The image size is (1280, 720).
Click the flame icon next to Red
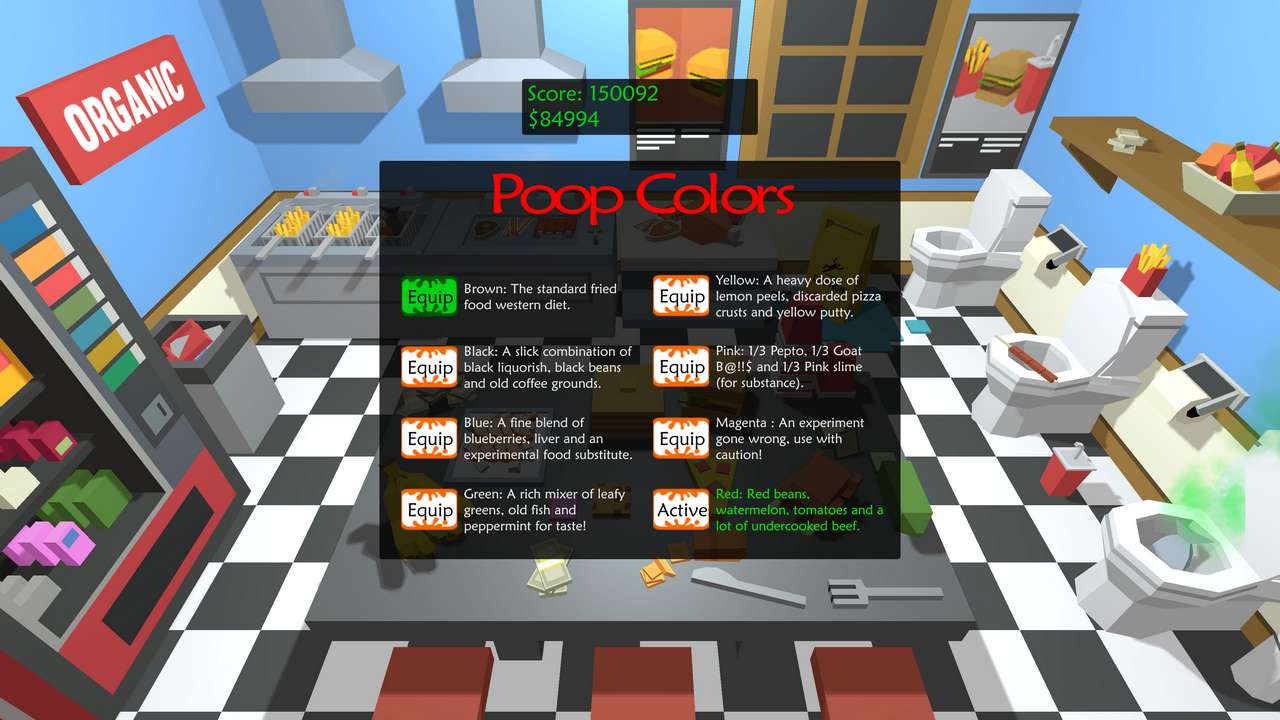(681, 508)
